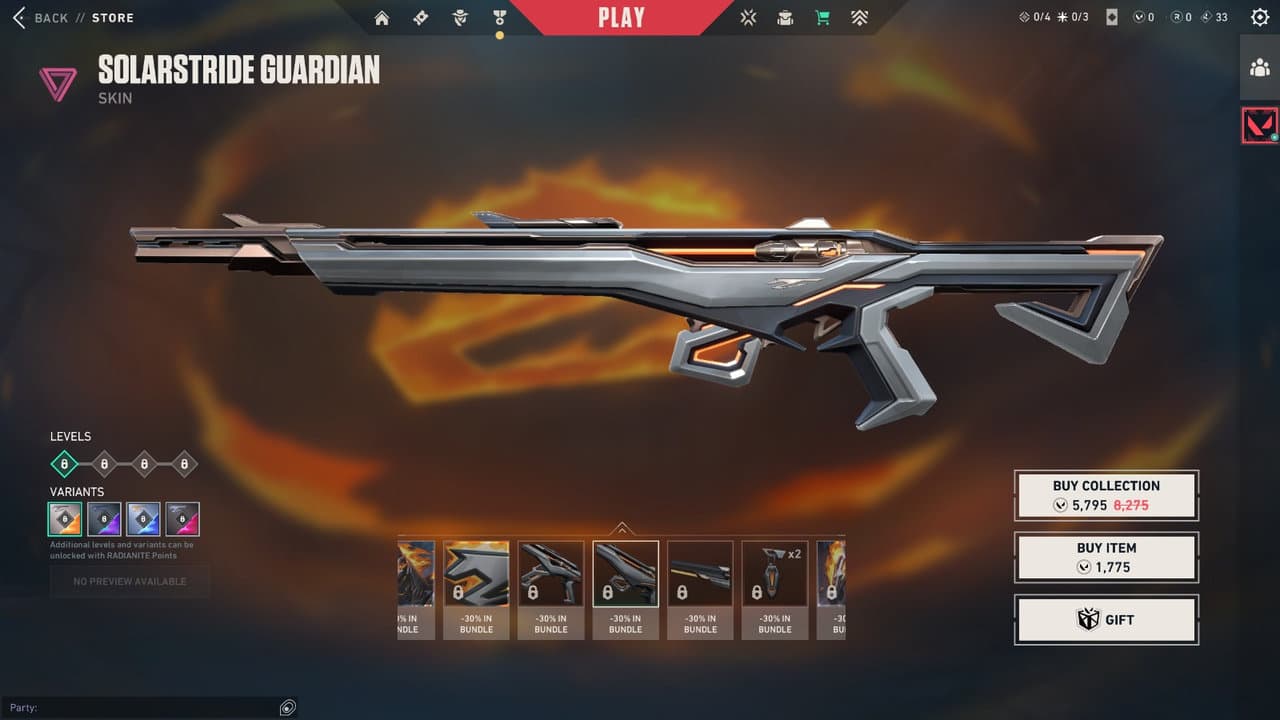Open the Agents icon
This screenshot has width=1280, height=720.
459,17
